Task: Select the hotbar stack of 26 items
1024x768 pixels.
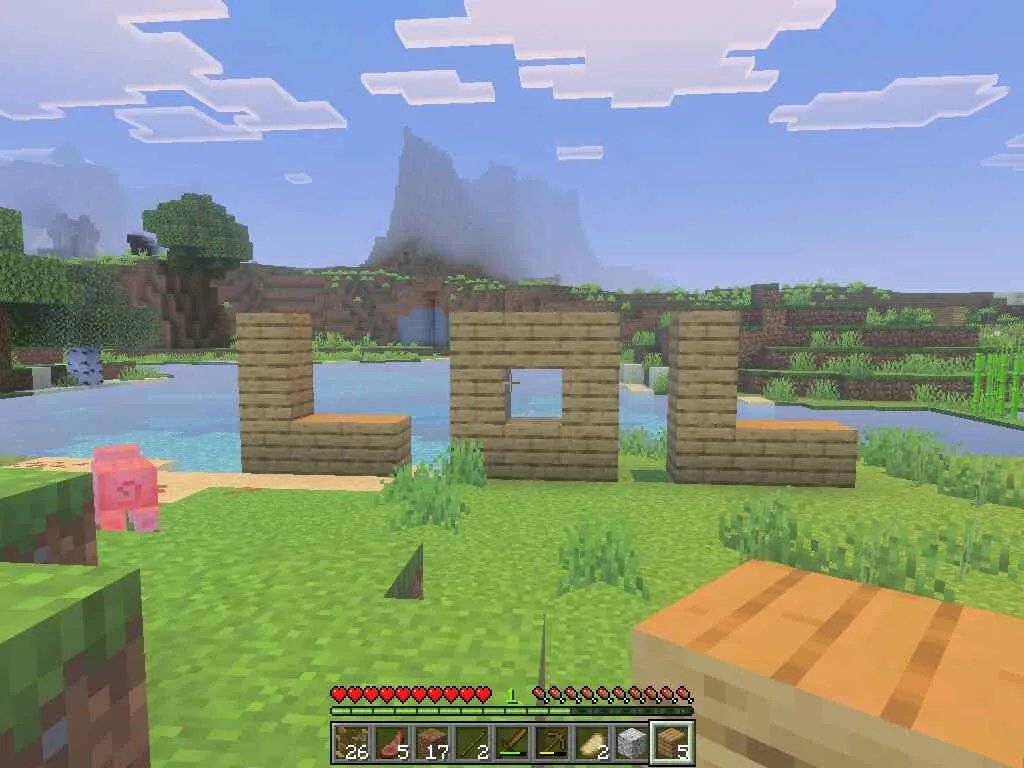Action: tap(351, 743)
